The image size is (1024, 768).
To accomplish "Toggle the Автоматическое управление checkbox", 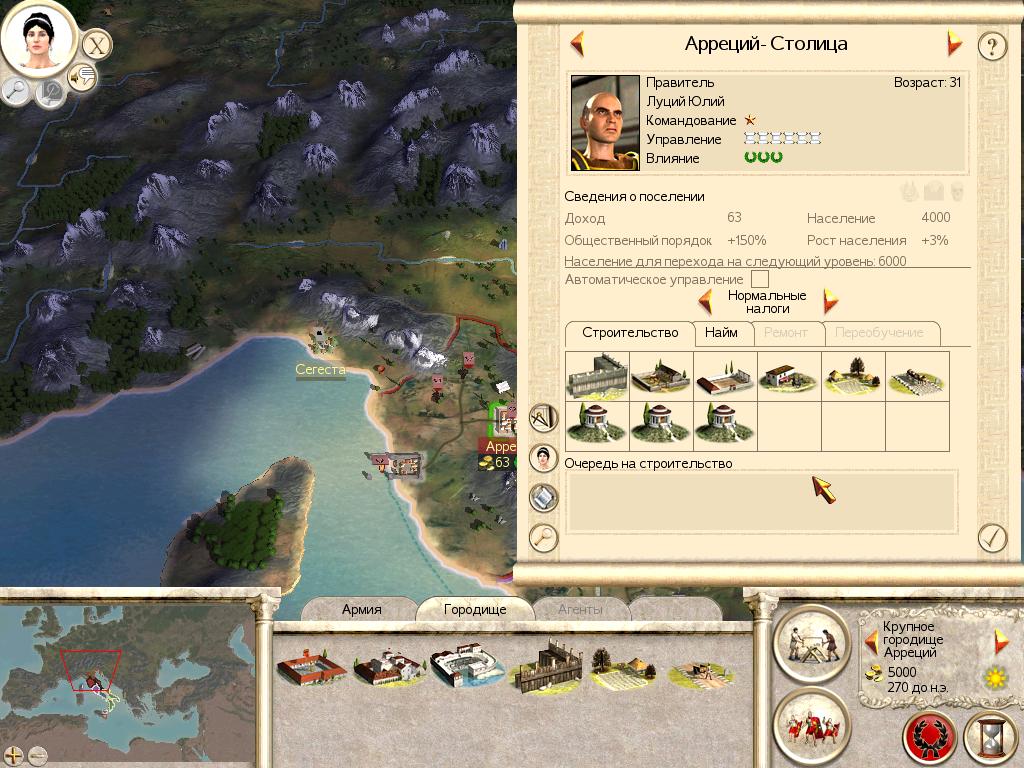I will pyautogui.click(x=760, y=280).
